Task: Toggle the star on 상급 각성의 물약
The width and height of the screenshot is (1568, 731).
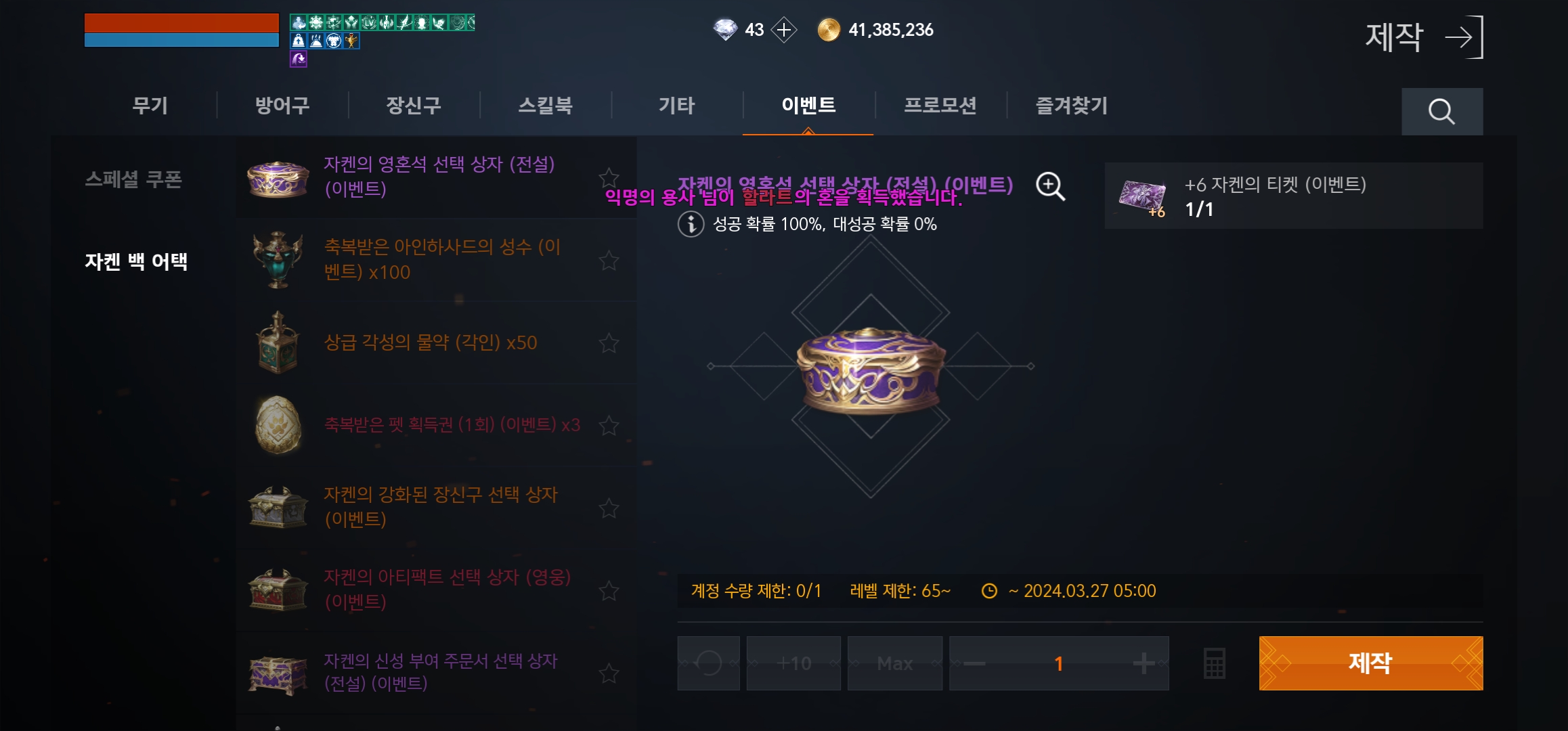Action: pyautogui.click(x=608, y=343)
